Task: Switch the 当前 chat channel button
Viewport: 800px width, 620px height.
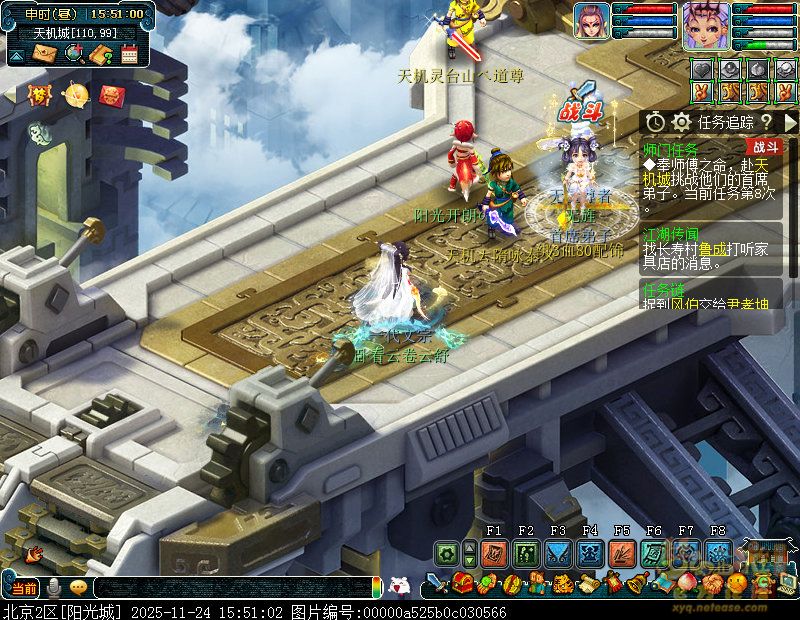Action: click(x=24, y=587)
